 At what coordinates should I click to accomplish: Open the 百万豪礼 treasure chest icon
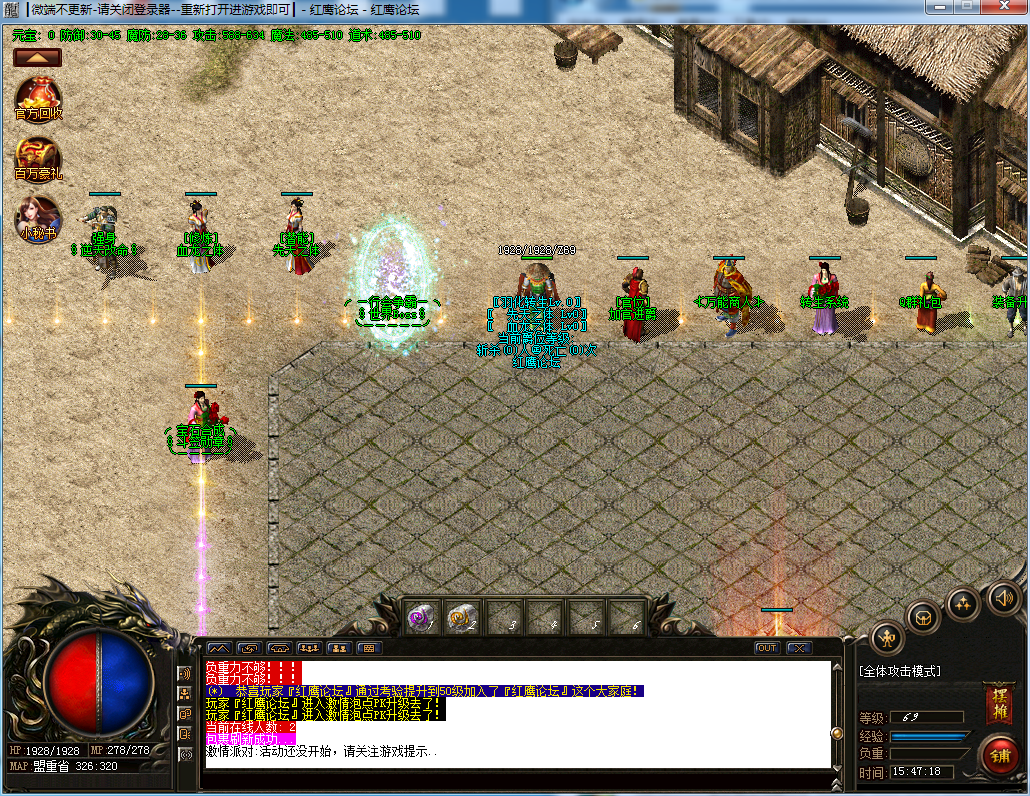point(39,158)
